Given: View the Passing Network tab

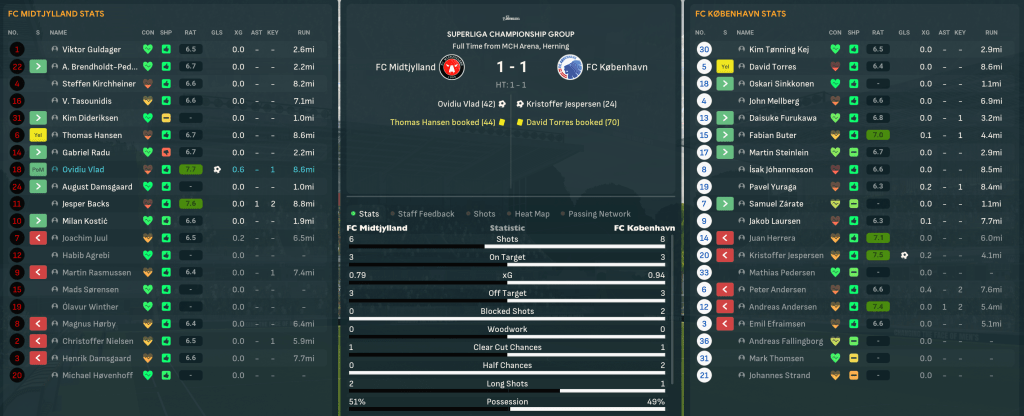Looking at the screenshot, I should coord(601,213).
